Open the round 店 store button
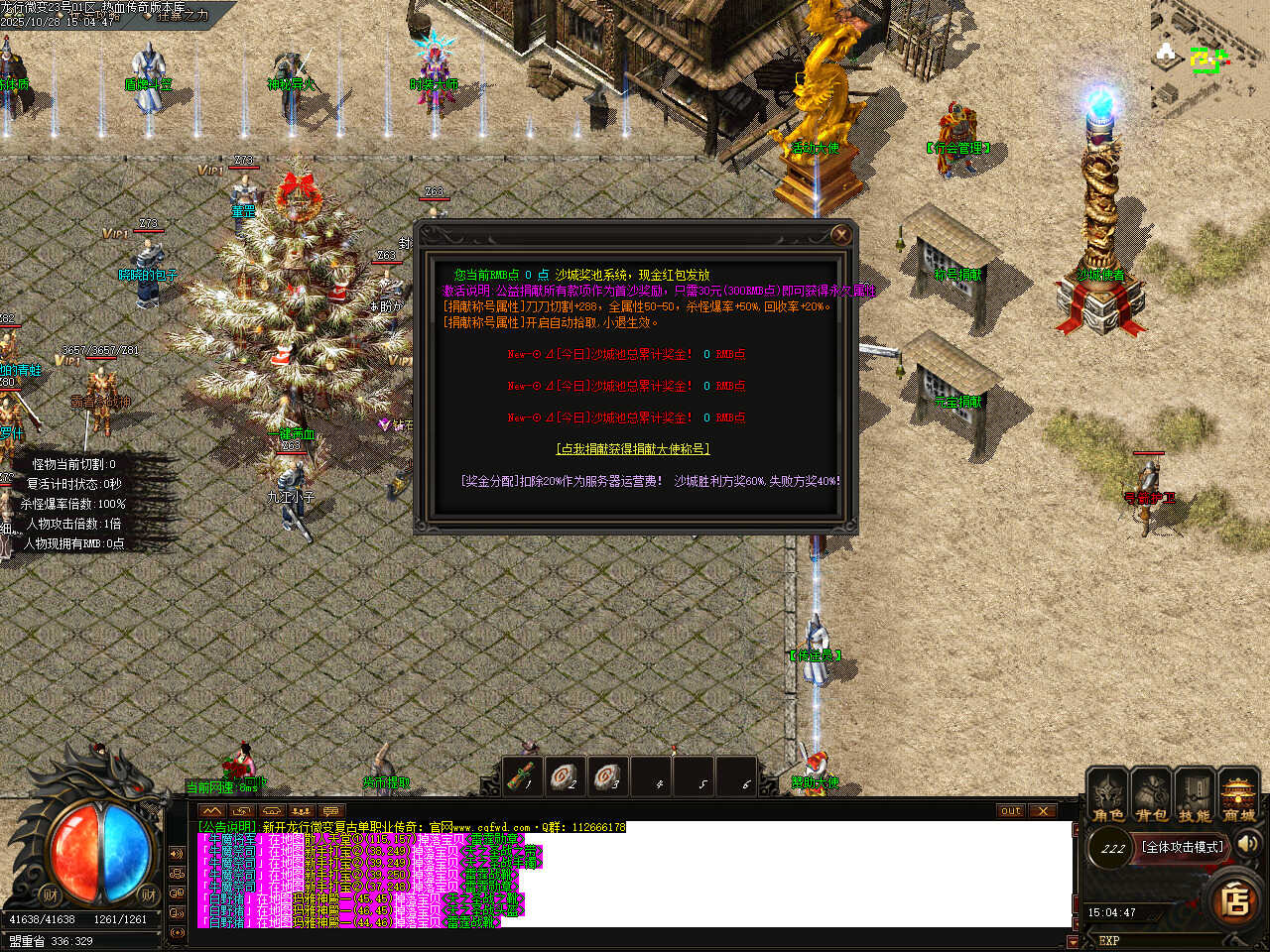 1235,900
